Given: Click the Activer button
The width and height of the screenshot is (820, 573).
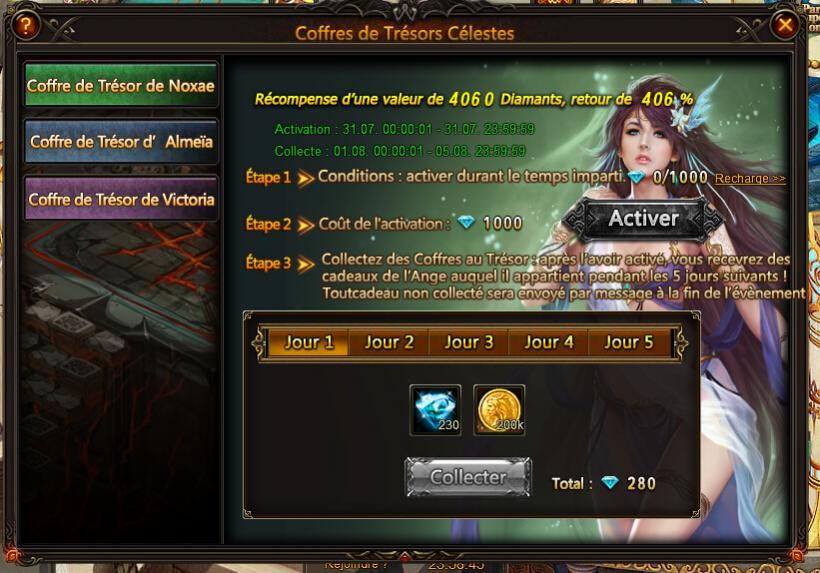Looking at the screenshot, I should [643, 219].
